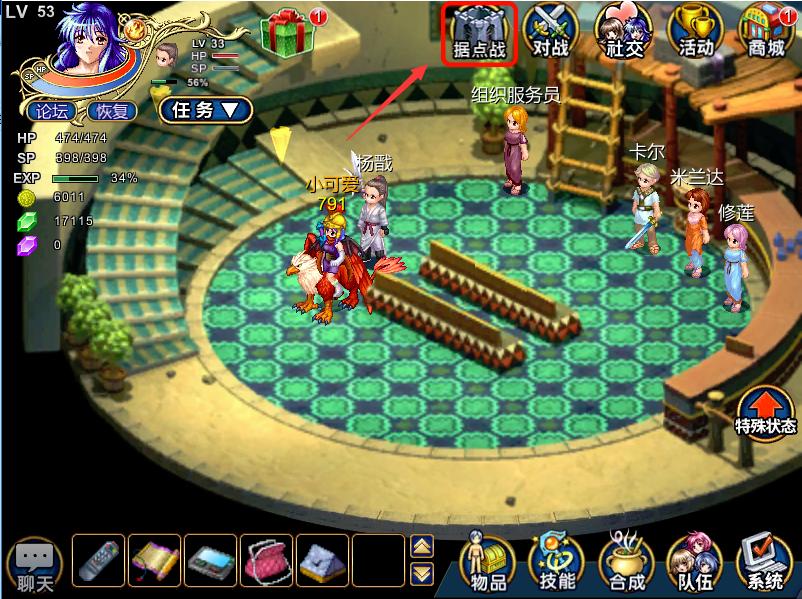Use the handheld screen device hotbar item
The width and height of the screenshot is (802, 599).
click(212, 560)
